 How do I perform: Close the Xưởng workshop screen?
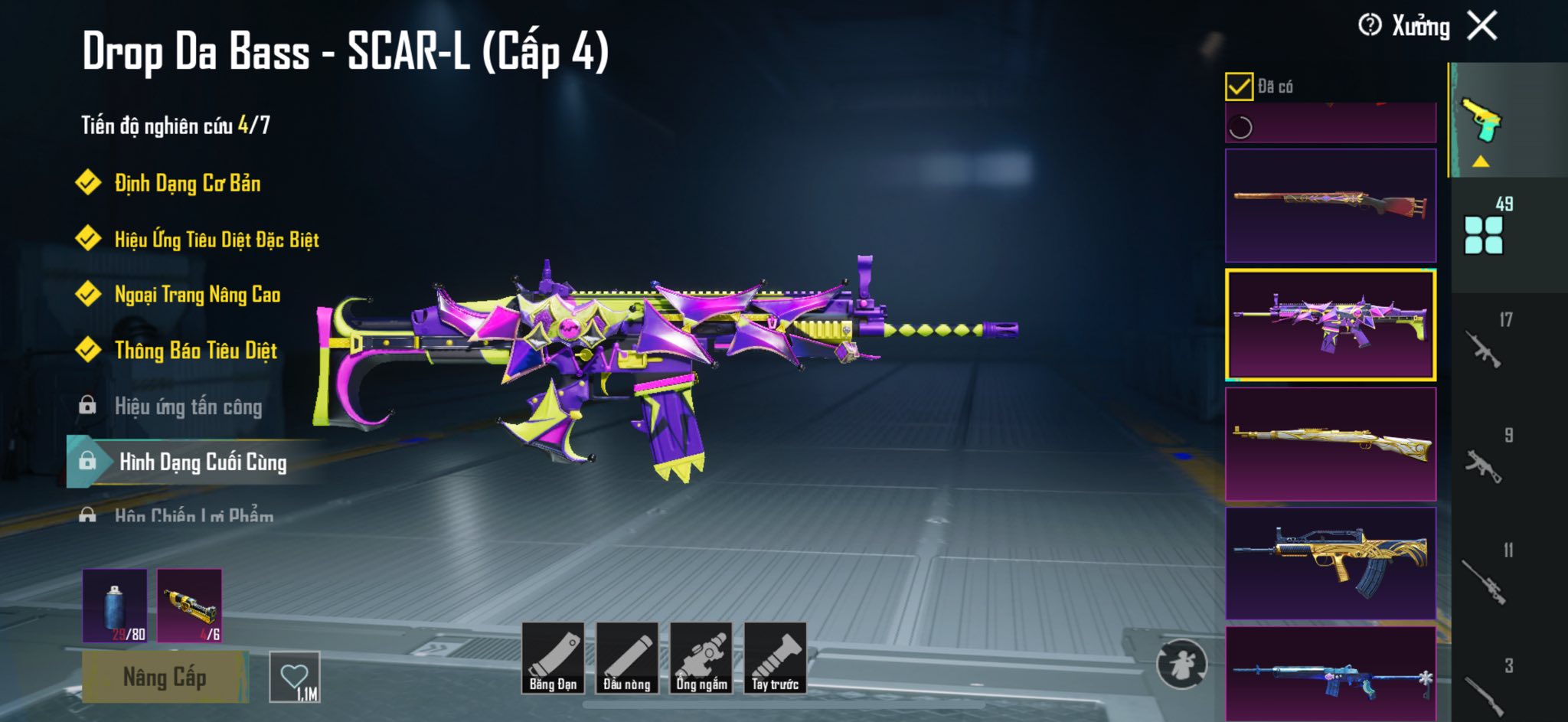tap(1482, 26)
